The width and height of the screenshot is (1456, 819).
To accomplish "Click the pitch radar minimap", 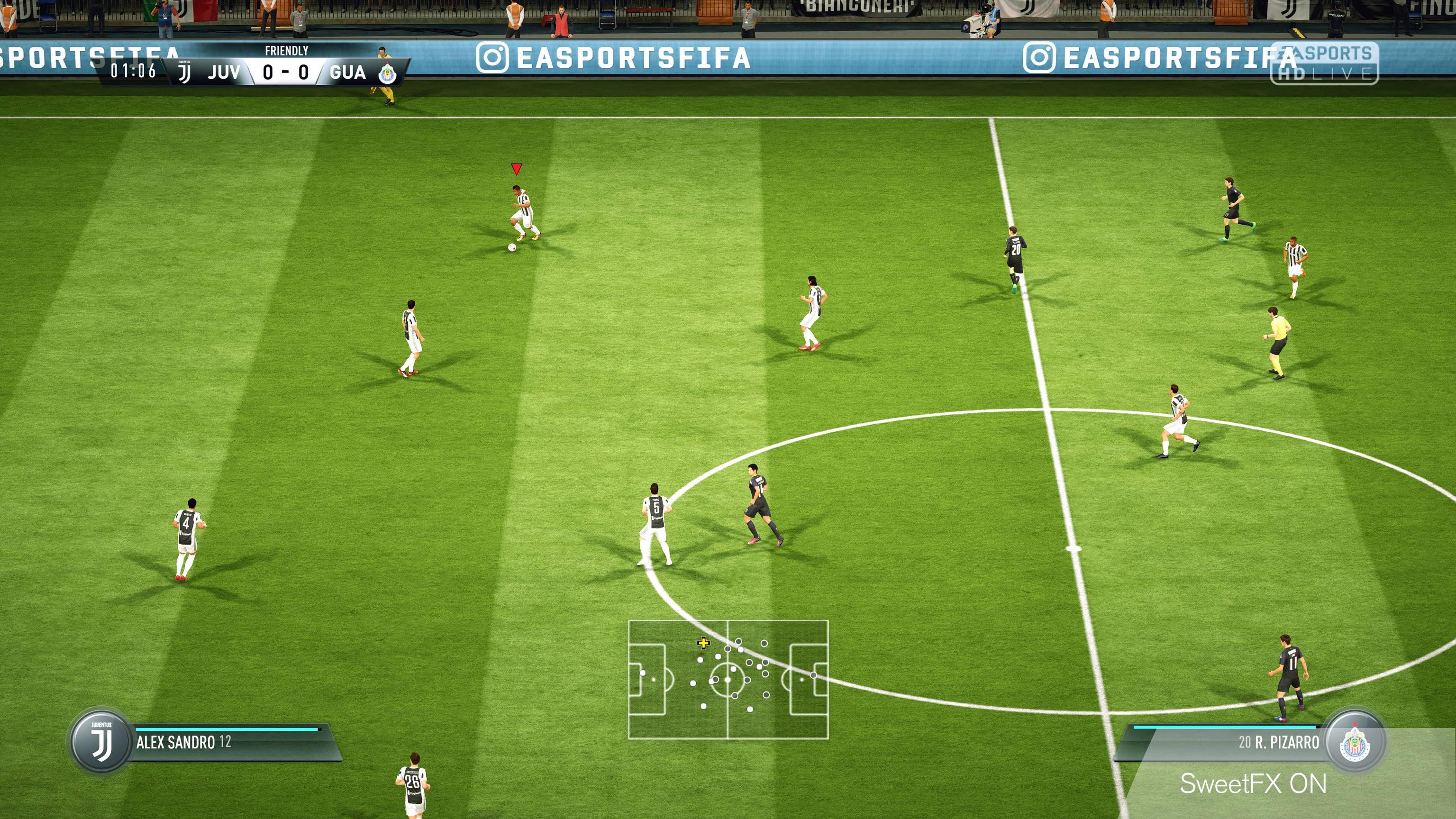I will pos(728,679).
